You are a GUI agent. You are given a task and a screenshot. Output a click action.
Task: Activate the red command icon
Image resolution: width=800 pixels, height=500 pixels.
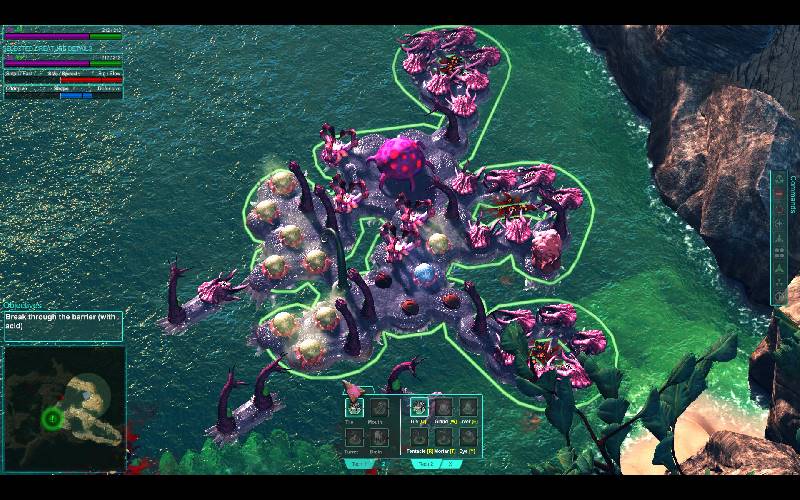pyautogui.click(x=780, y=193)
